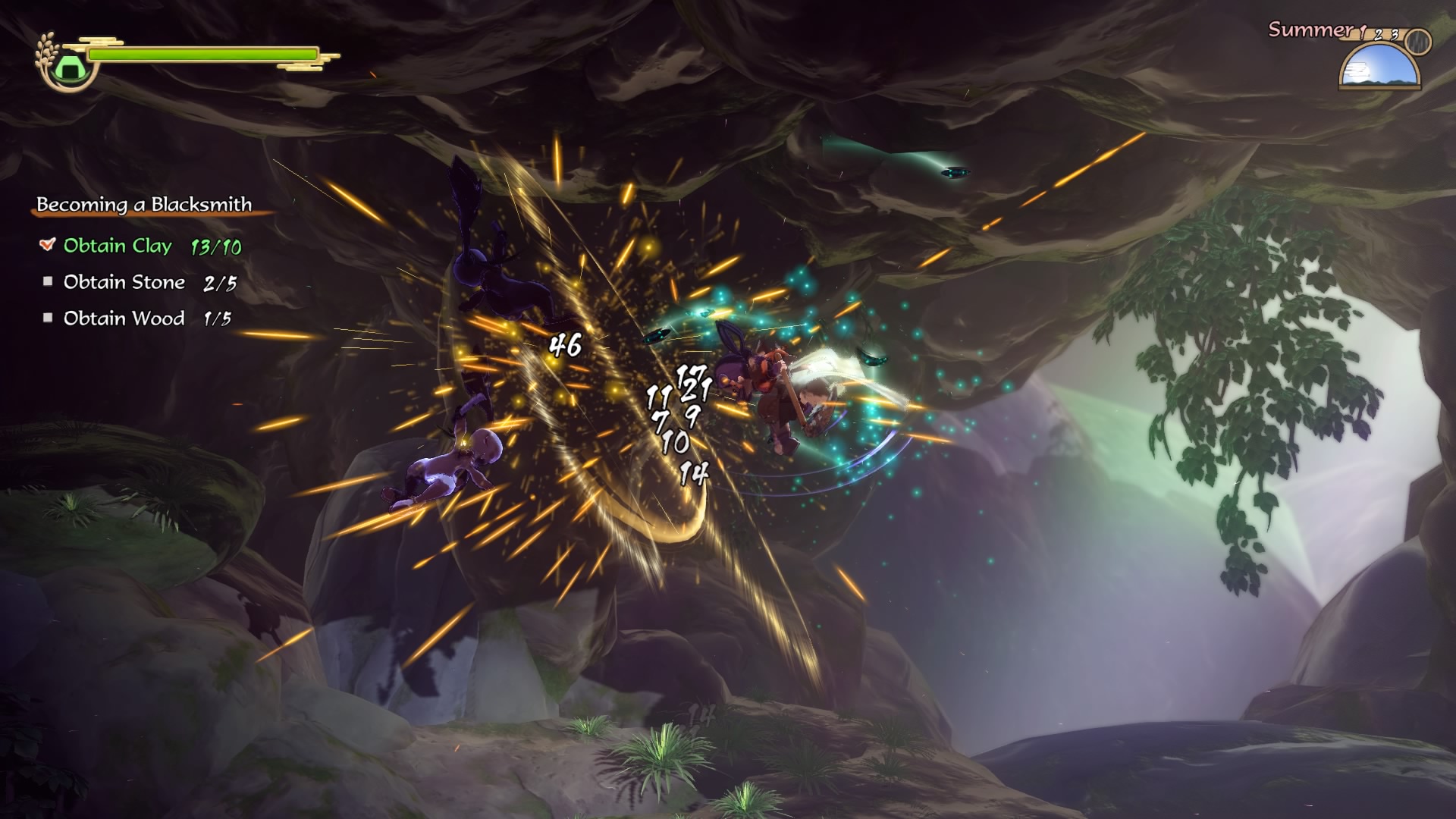Click the checkmark beside Obtain Clay

47,245
